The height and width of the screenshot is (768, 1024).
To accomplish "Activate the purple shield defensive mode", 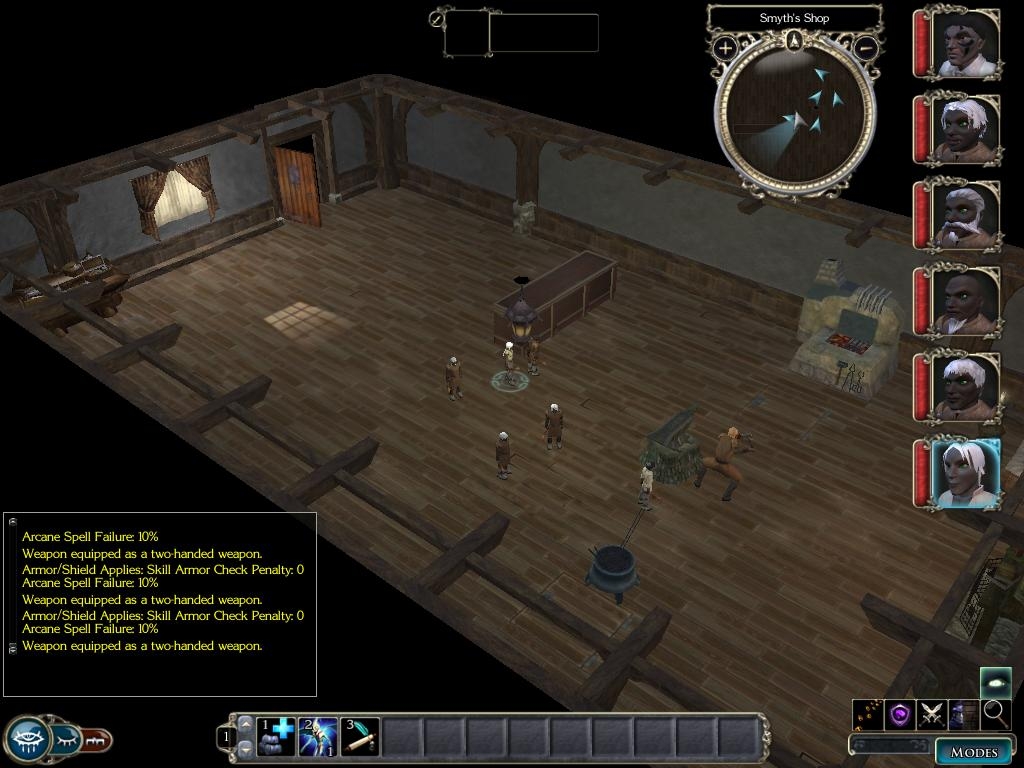I will point(900,714).
